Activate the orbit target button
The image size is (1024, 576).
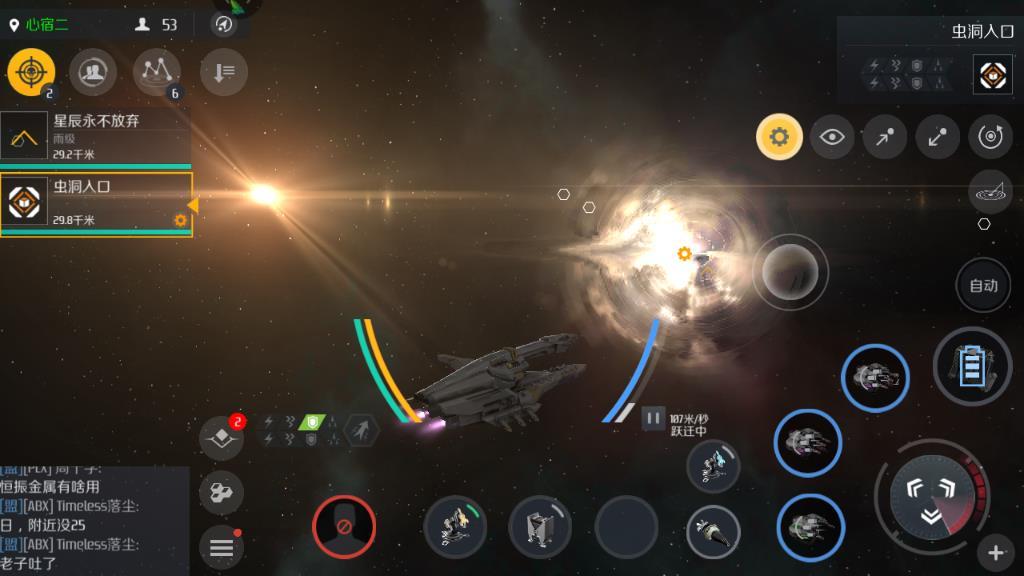[x=990, y=137]
